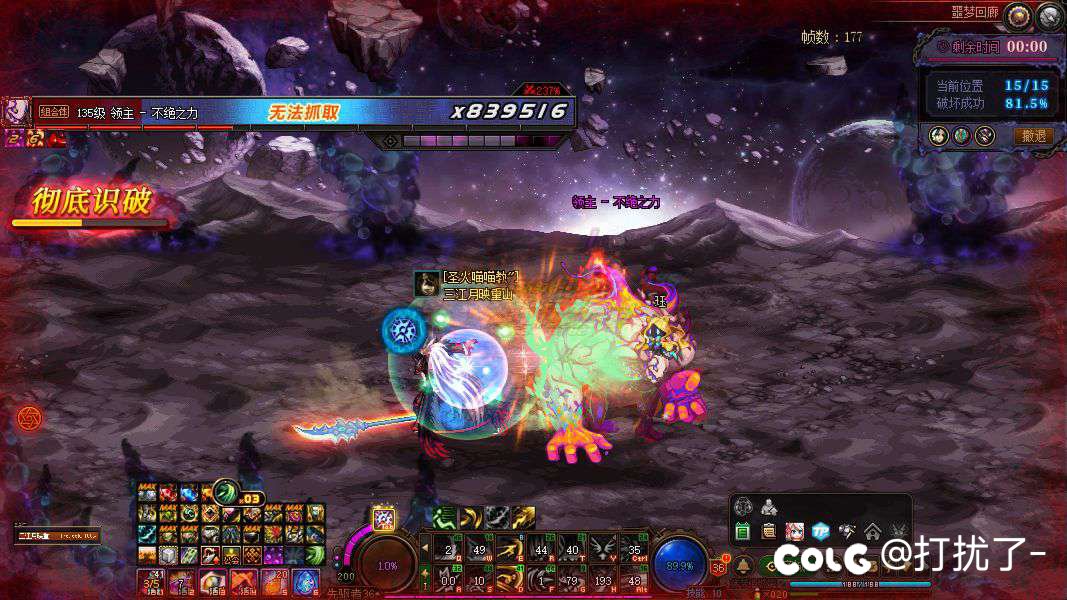This screenshot has height=600, width=1067.
Task: Use the consumable slot showing 3/5
Action: [x=151, y=581]
